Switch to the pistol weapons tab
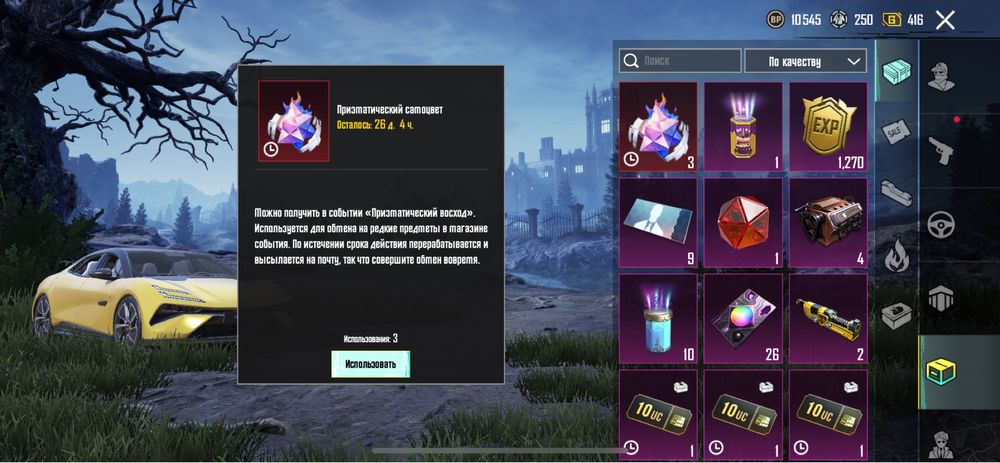Viewport: 1000px width, 463px height. click(x=940, y=150)
